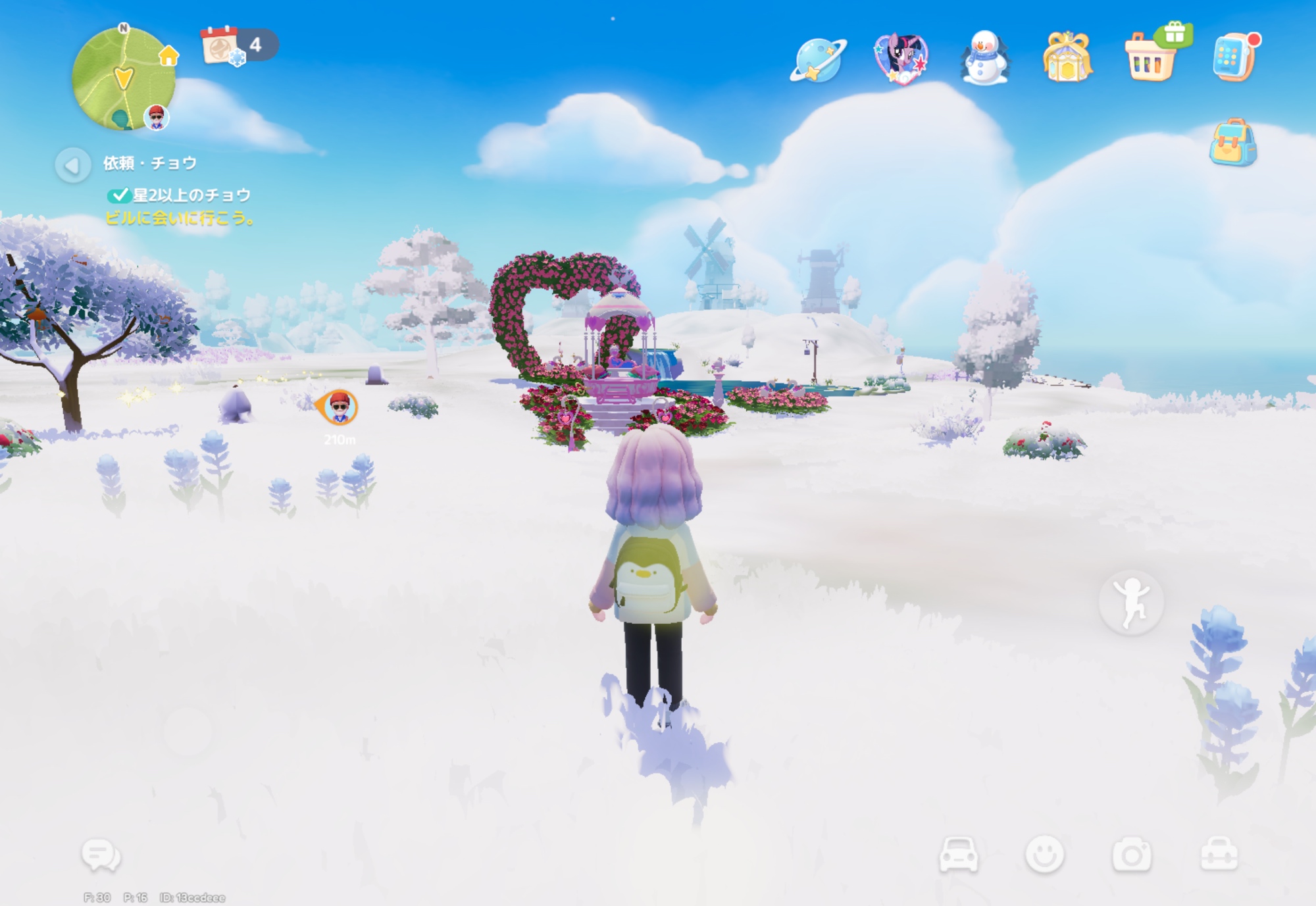This screenshot has width=1316, height=906.
Task: Open the vehicle car menu
Action: click(958, 855)
